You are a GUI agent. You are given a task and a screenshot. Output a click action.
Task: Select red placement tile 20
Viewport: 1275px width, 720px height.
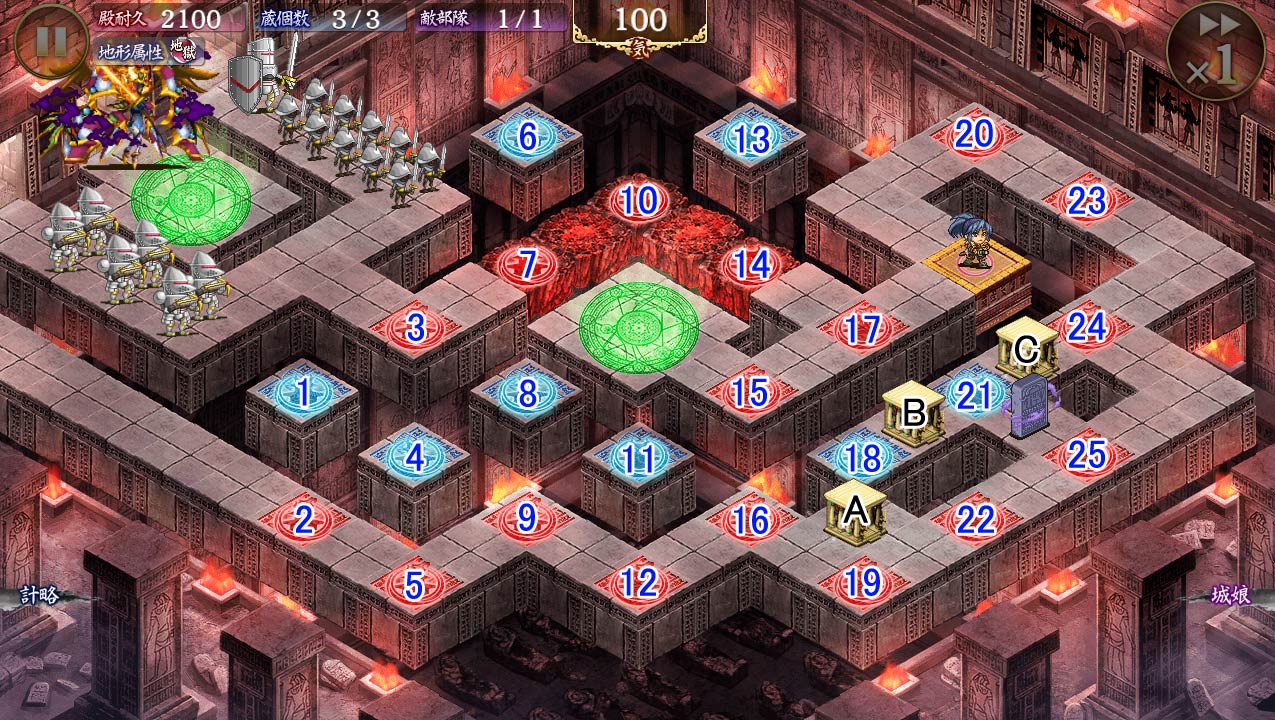(974, 135)
